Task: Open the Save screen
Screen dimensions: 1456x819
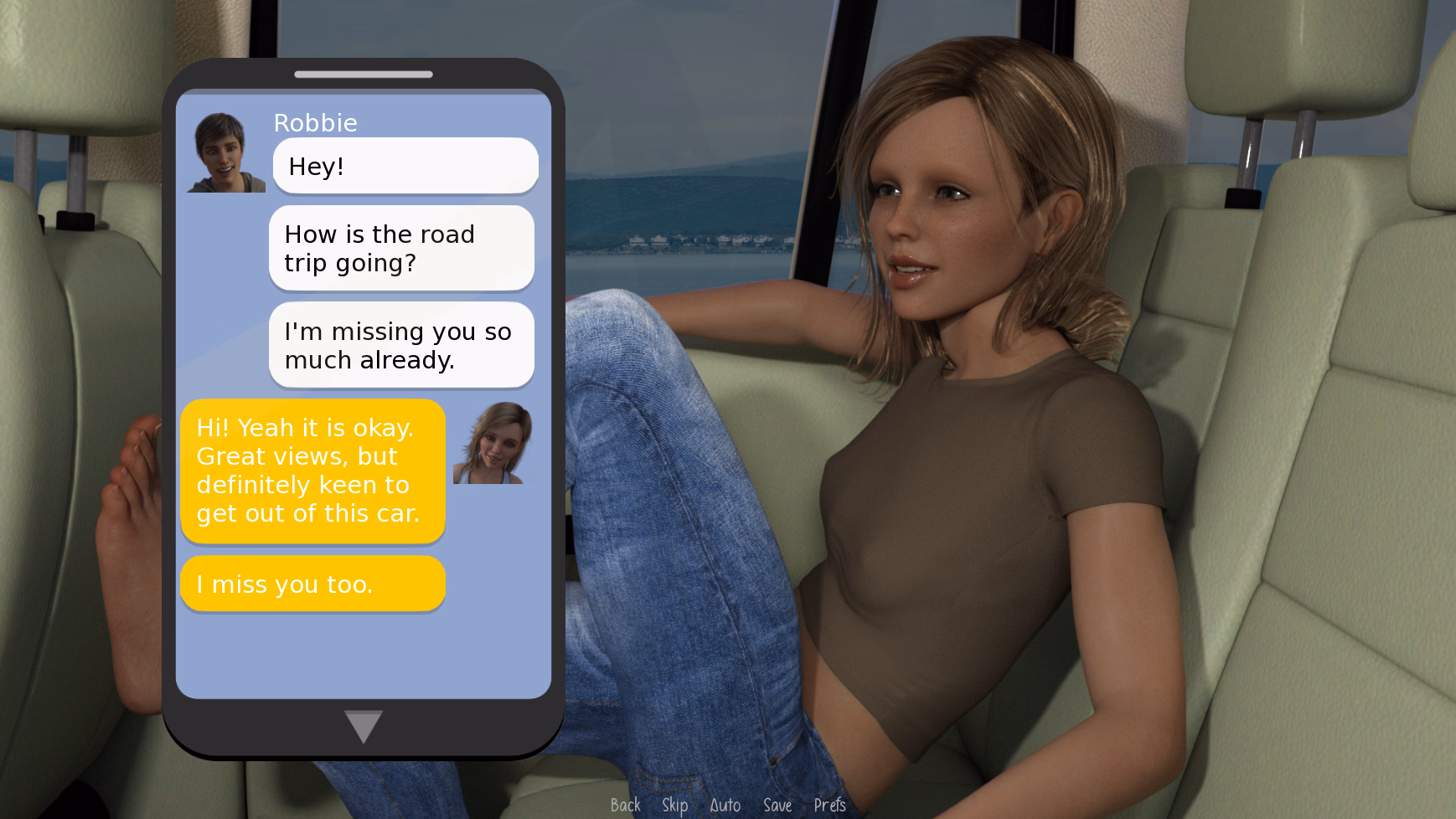Action: click(x=777, y=805)
